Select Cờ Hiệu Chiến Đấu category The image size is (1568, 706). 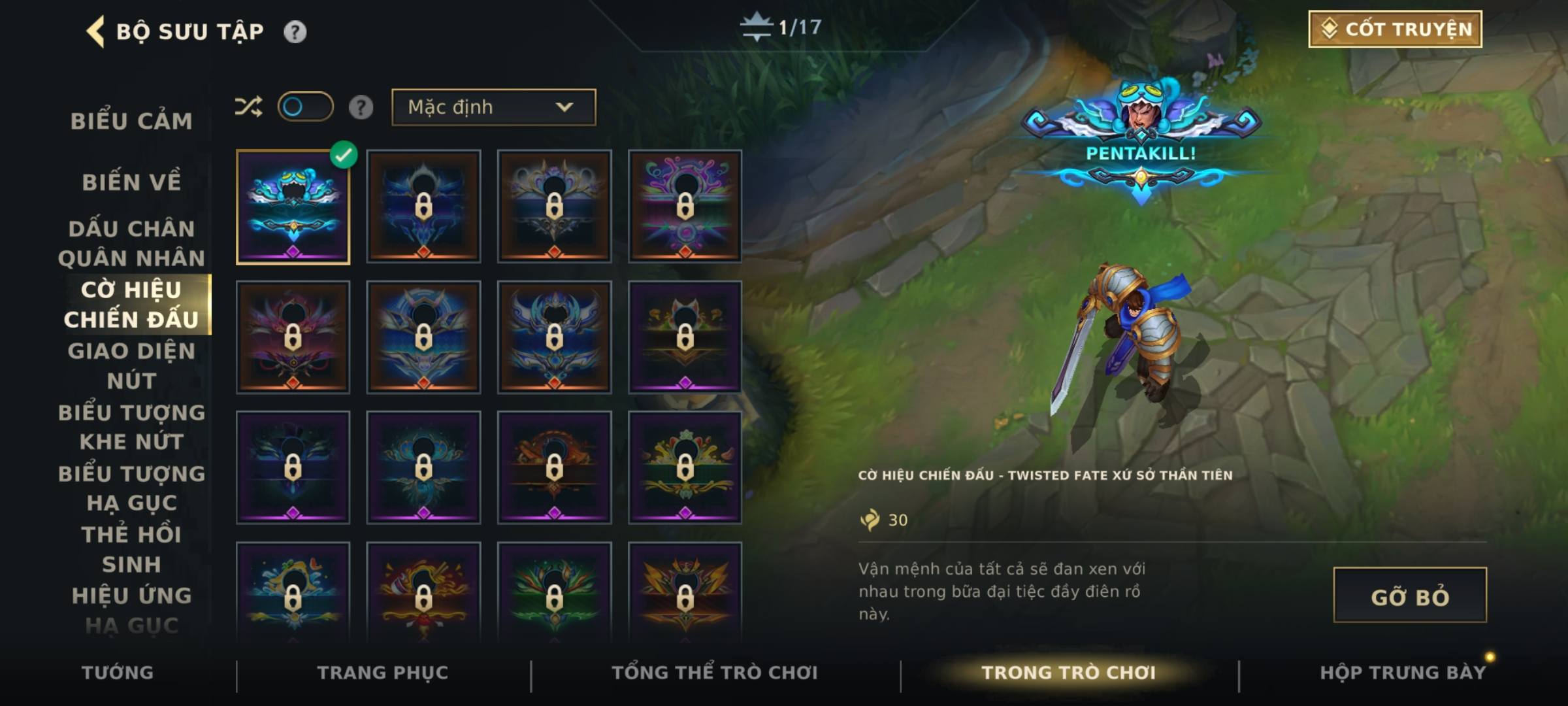[x=131, y=305]
